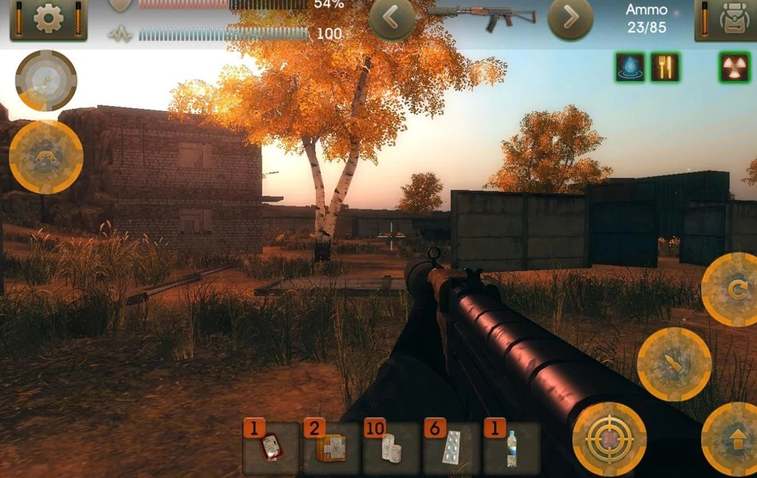Jump with the up arrow button
Viewport: 757px width, 478px height.
735,438
